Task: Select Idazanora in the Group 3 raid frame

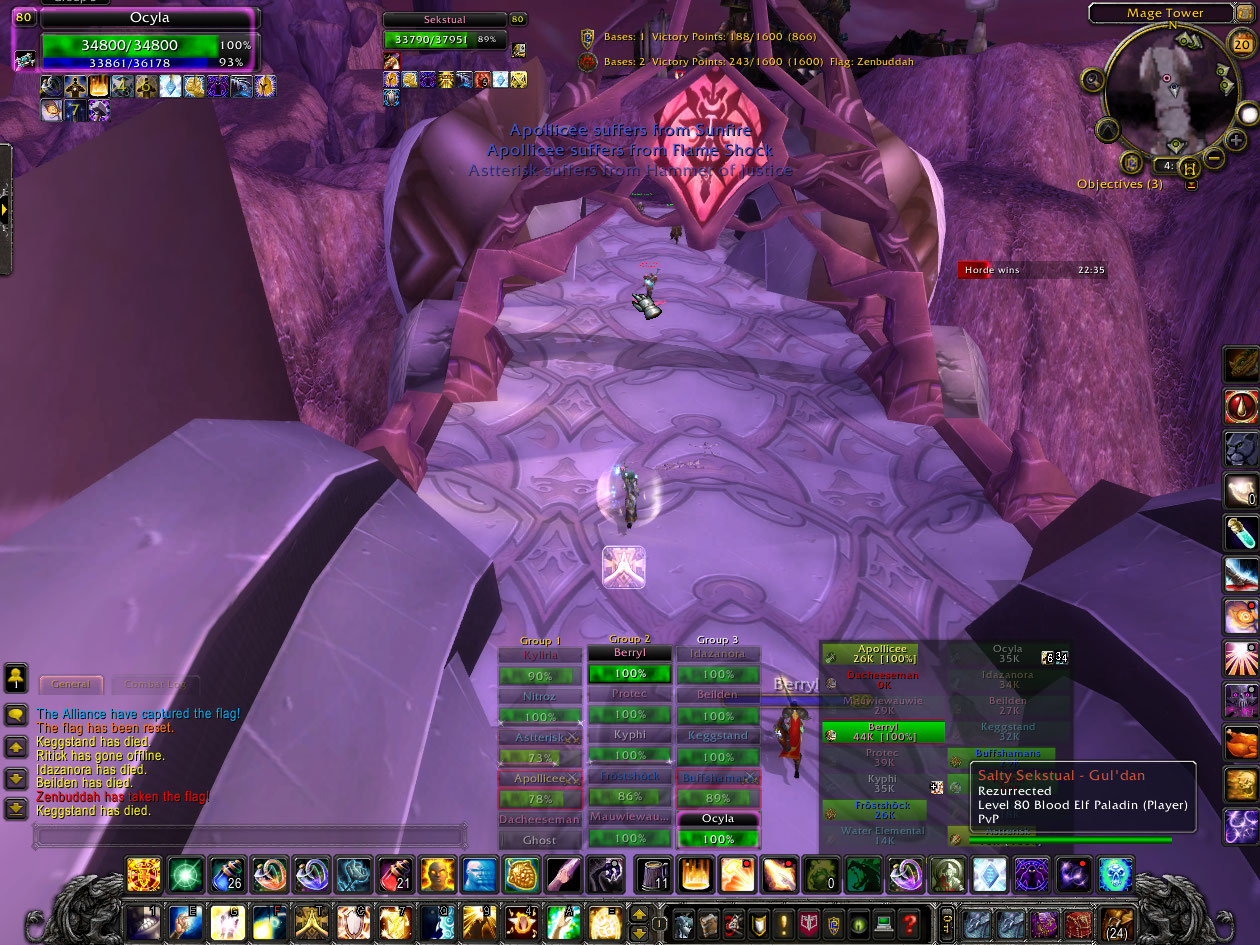Action: click(718, 654)
